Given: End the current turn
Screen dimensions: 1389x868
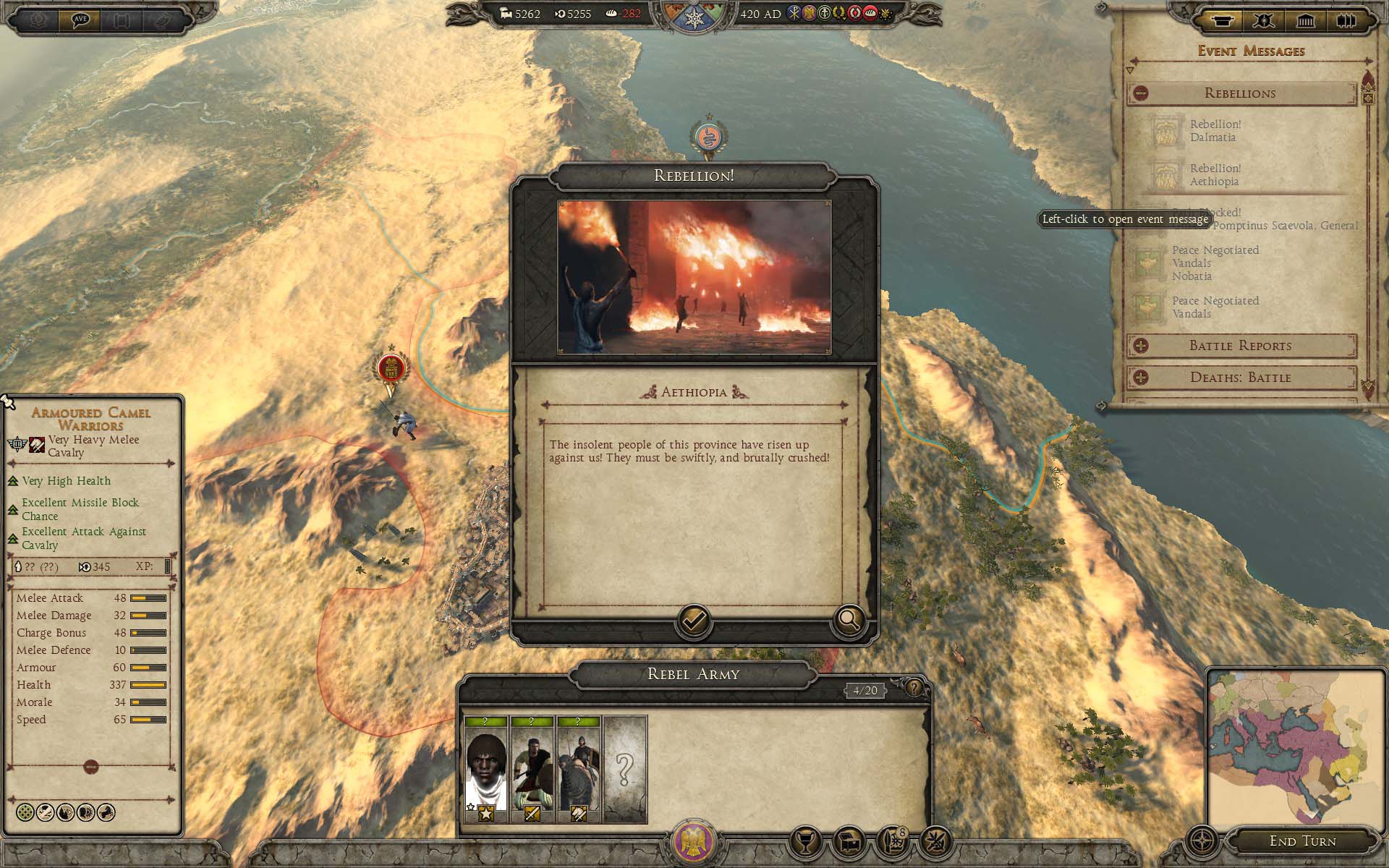Looking at the screenshot, I should [x=1302, y=841].
